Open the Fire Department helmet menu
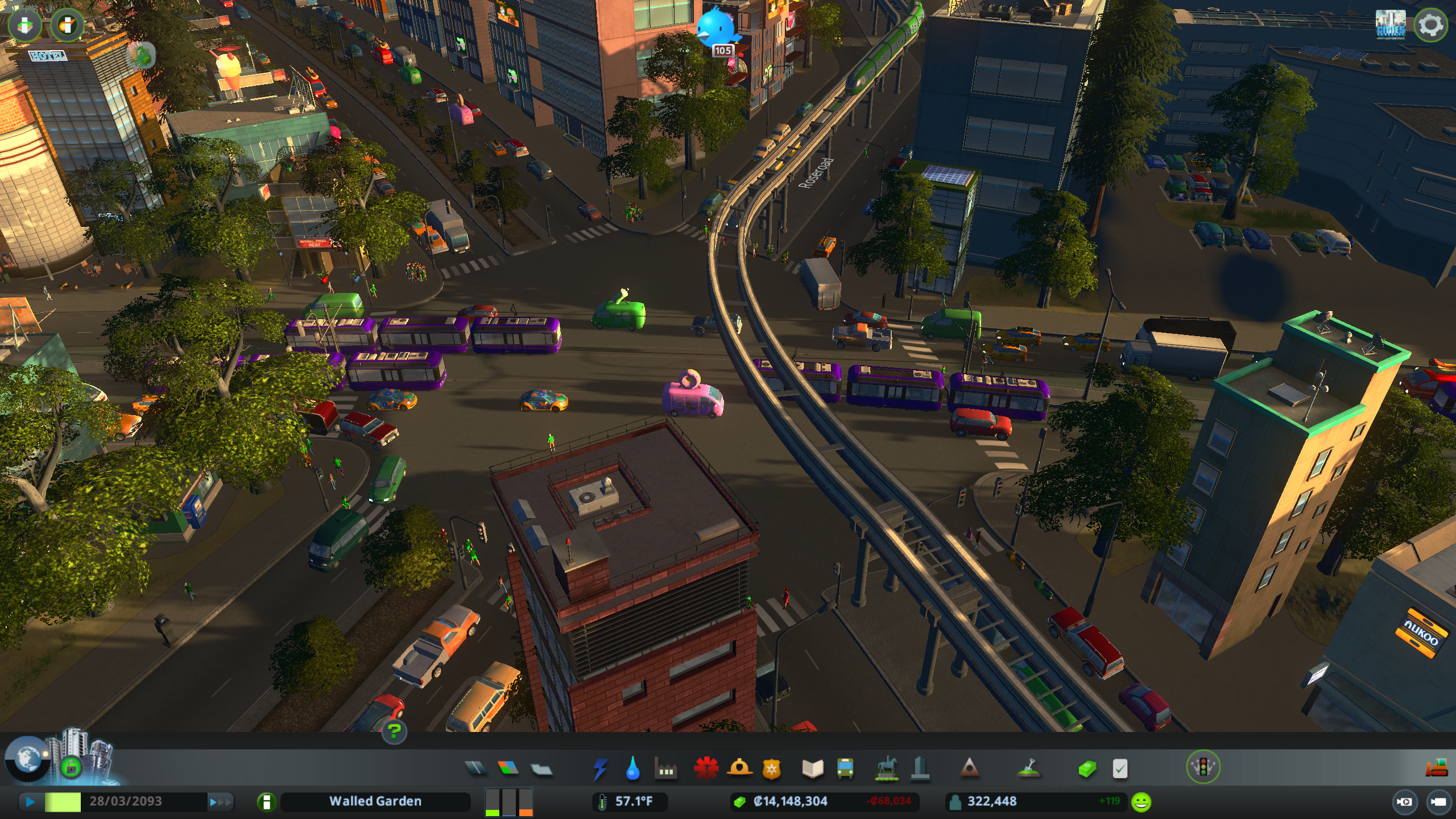The width and height of the screenshot is (1456, 819). [739, 768]
